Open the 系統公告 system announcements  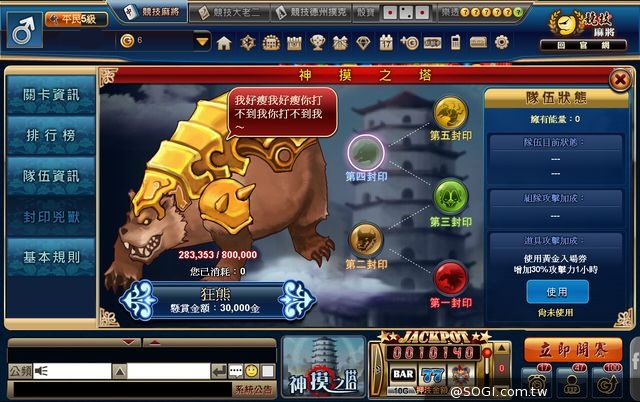(254, 390)
